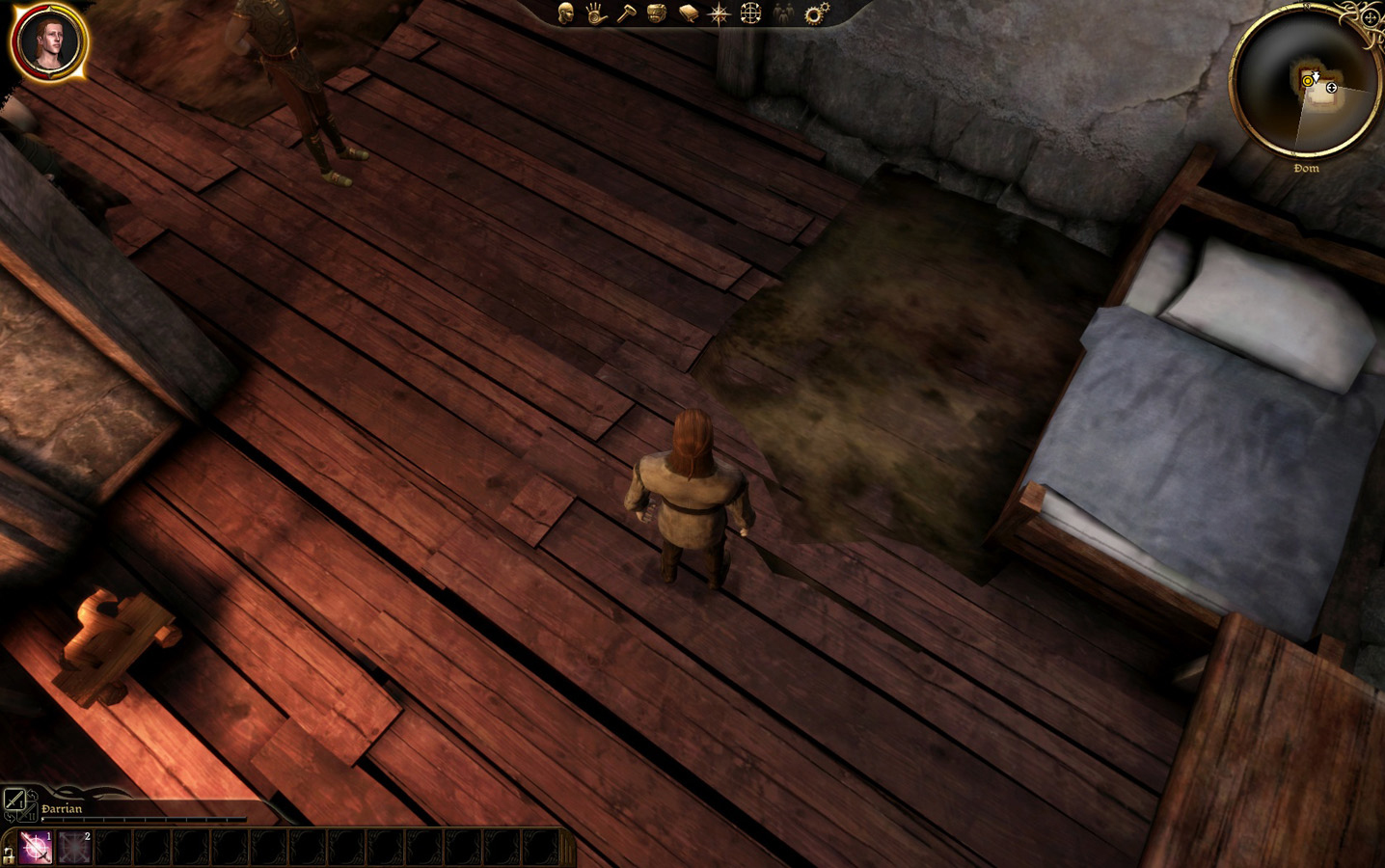Click the circular minimap
The width and height of the screenshot is (1385, 868).
coord(1305,83)
